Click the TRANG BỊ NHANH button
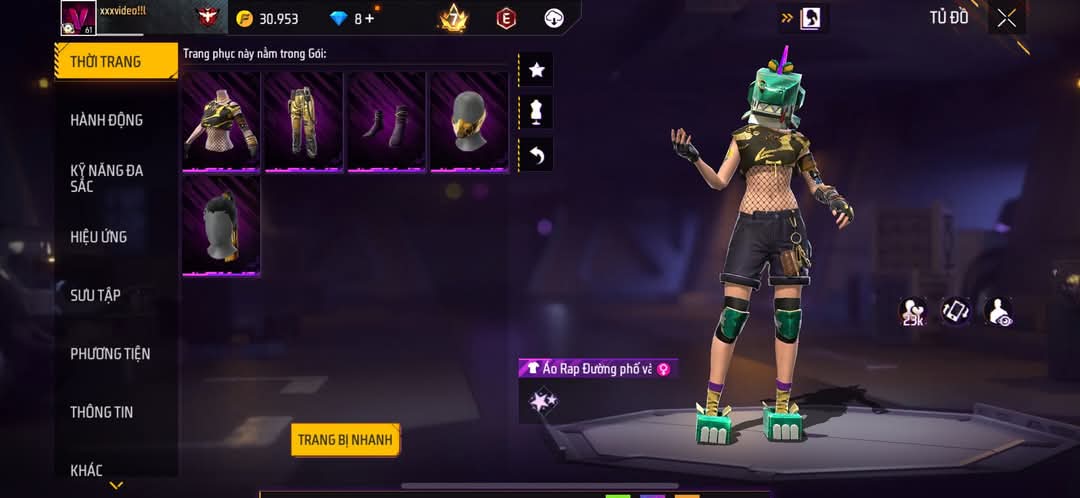The width and height of the screenshot is (1080, 498). tap(346, 439)
